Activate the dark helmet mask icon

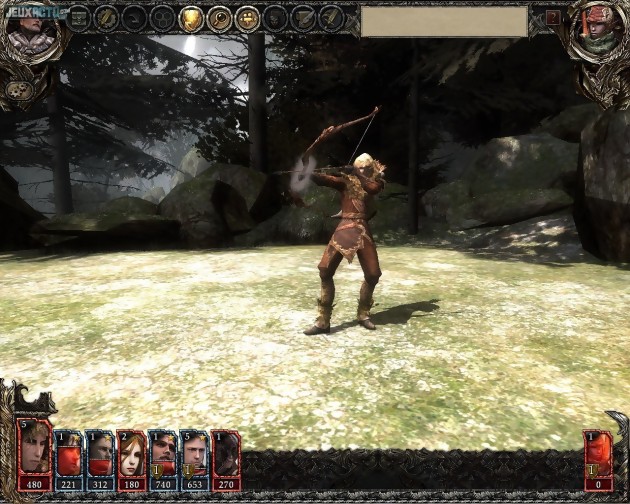275,18
